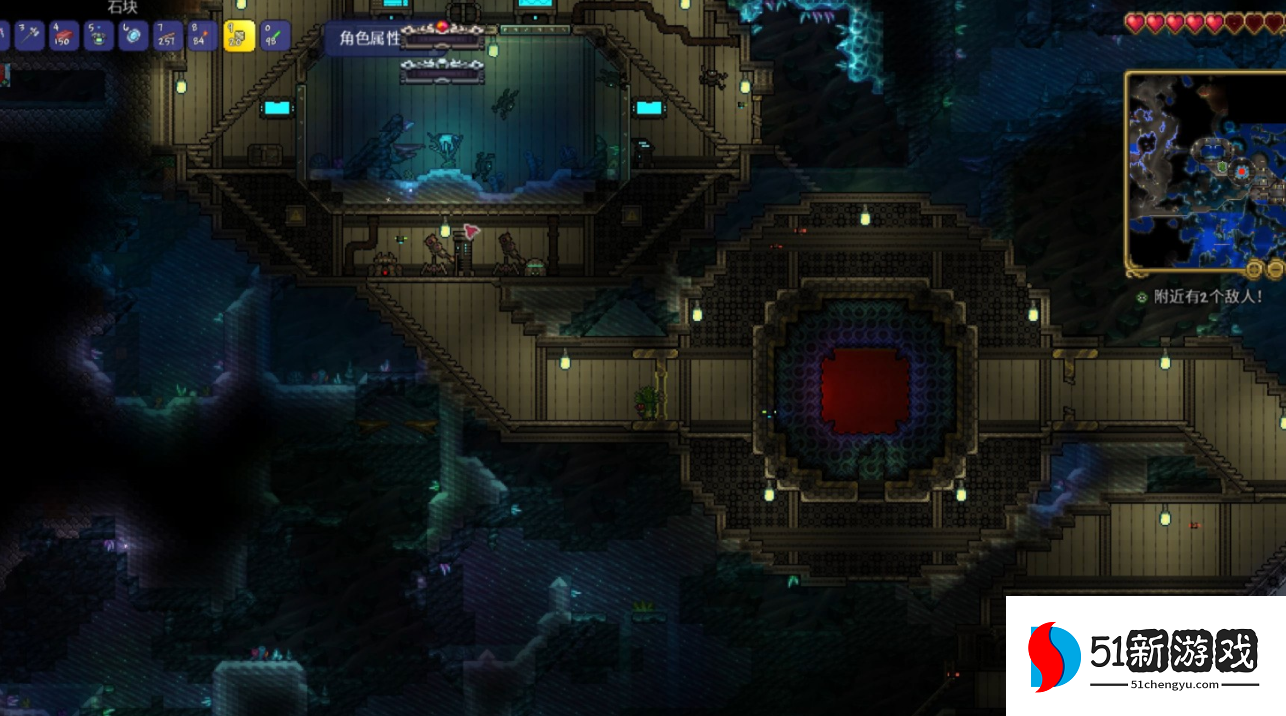The image size is (1286, 716).
Task: Select the red brick stack of 150
Action: [x=65, y=36]
